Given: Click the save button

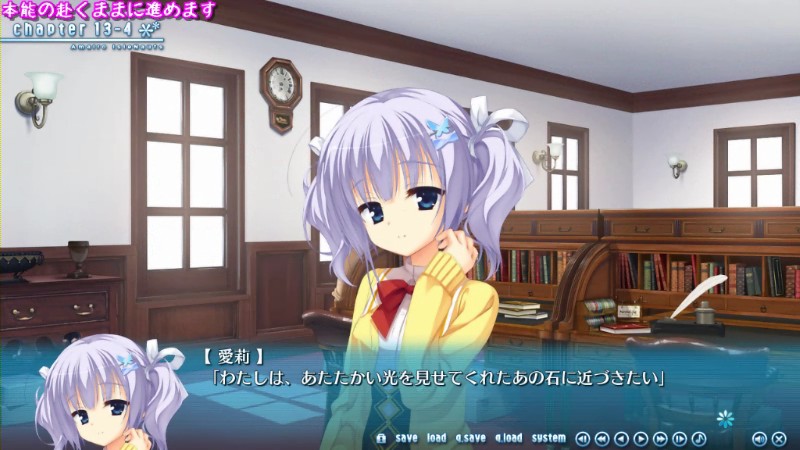Looking at the screenshot, I should 406,438.
